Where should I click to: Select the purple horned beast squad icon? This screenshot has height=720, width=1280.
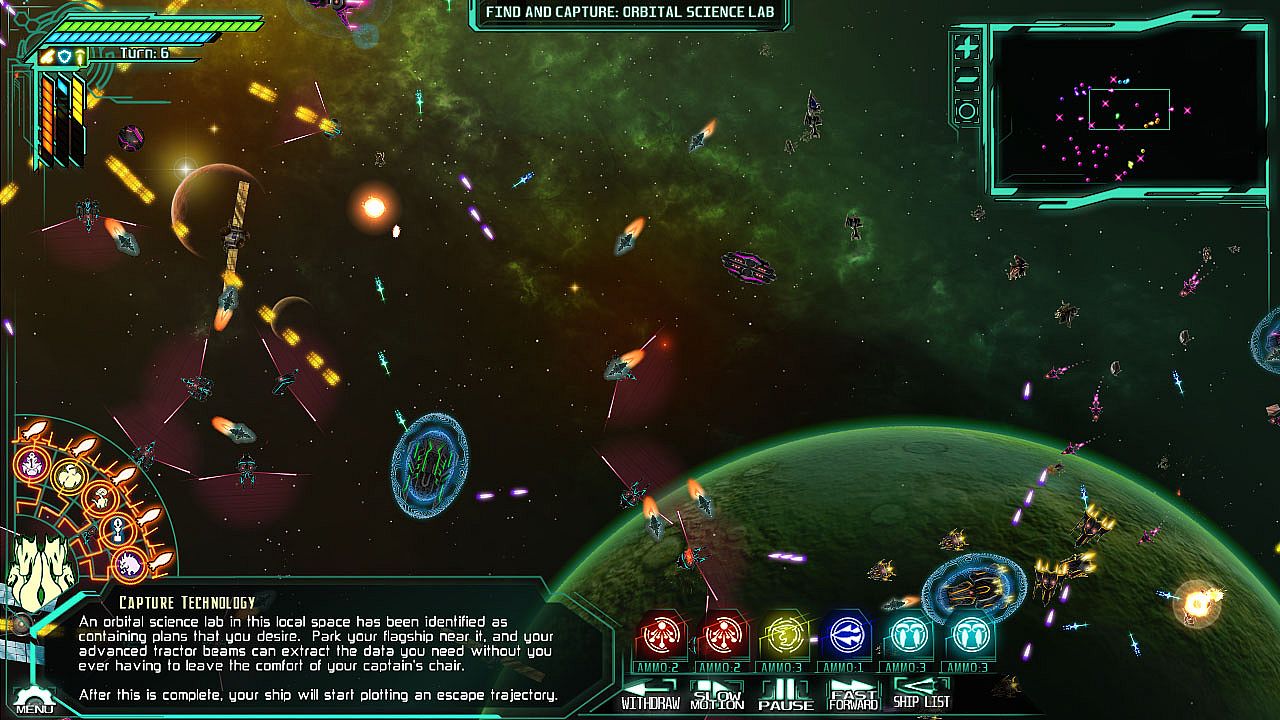(x=128, y=566)
